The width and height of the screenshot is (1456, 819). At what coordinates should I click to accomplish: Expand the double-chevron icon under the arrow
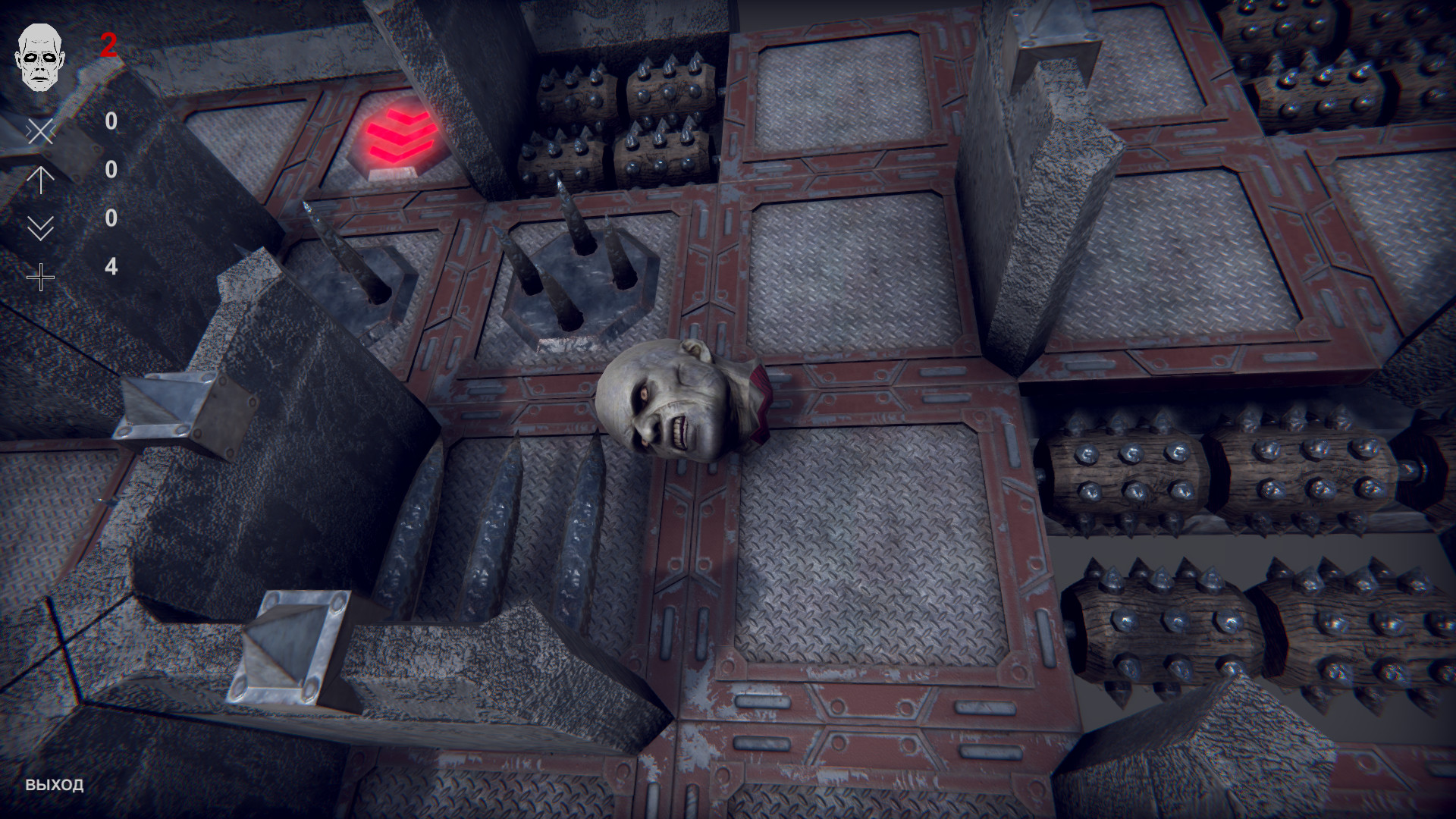point(42,227)
